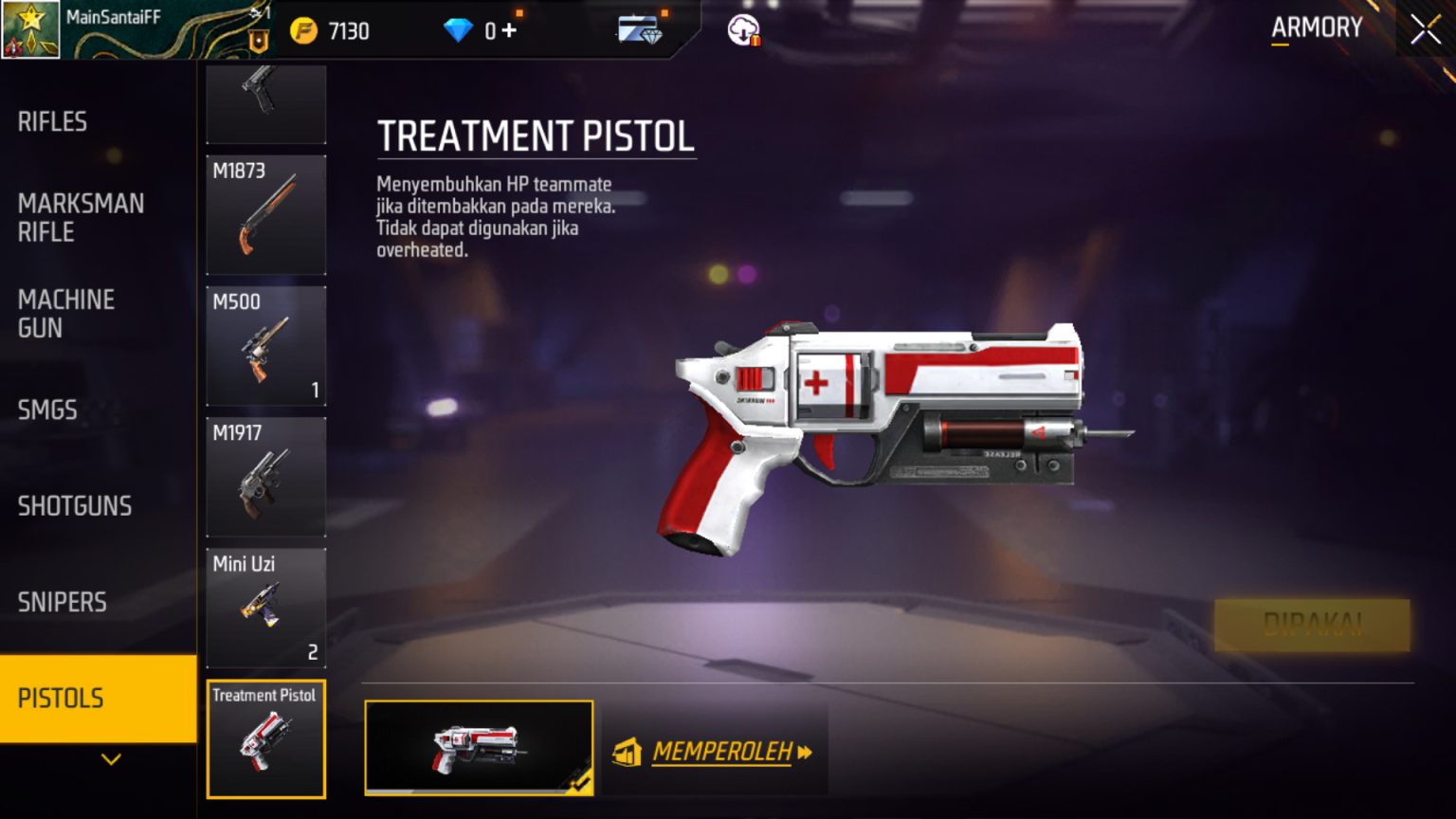Image resolution: width=1456 pixels, height=819 pixels.
Task: Select the M1873 shotgun thumbnail
Action: 265,215
